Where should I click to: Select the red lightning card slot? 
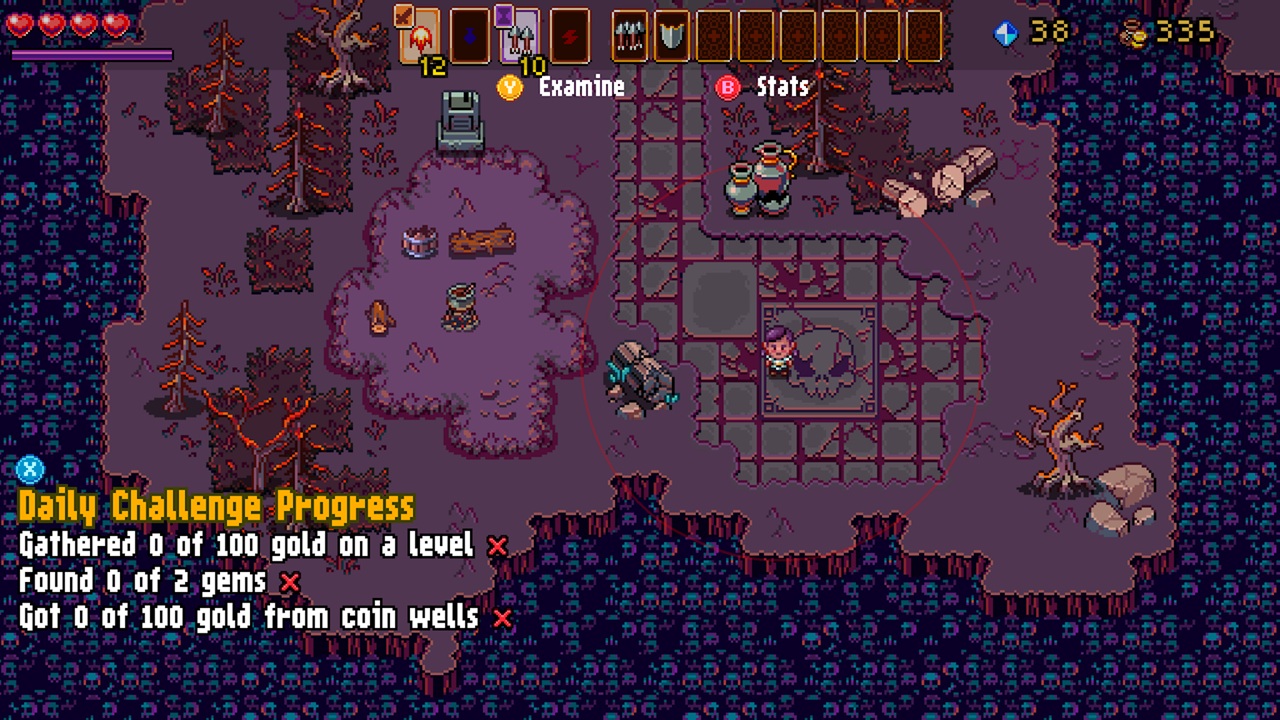[568, 36]
